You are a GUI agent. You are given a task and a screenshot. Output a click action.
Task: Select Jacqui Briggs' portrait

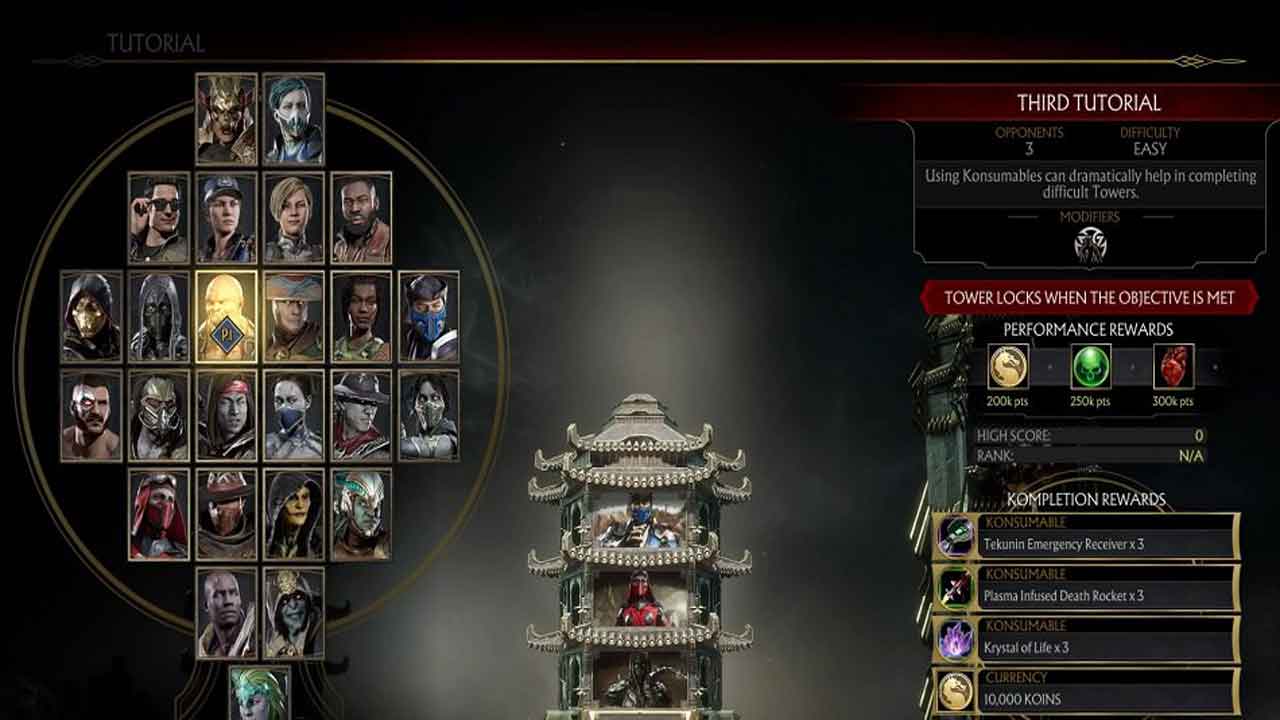(x=361, y=316)
